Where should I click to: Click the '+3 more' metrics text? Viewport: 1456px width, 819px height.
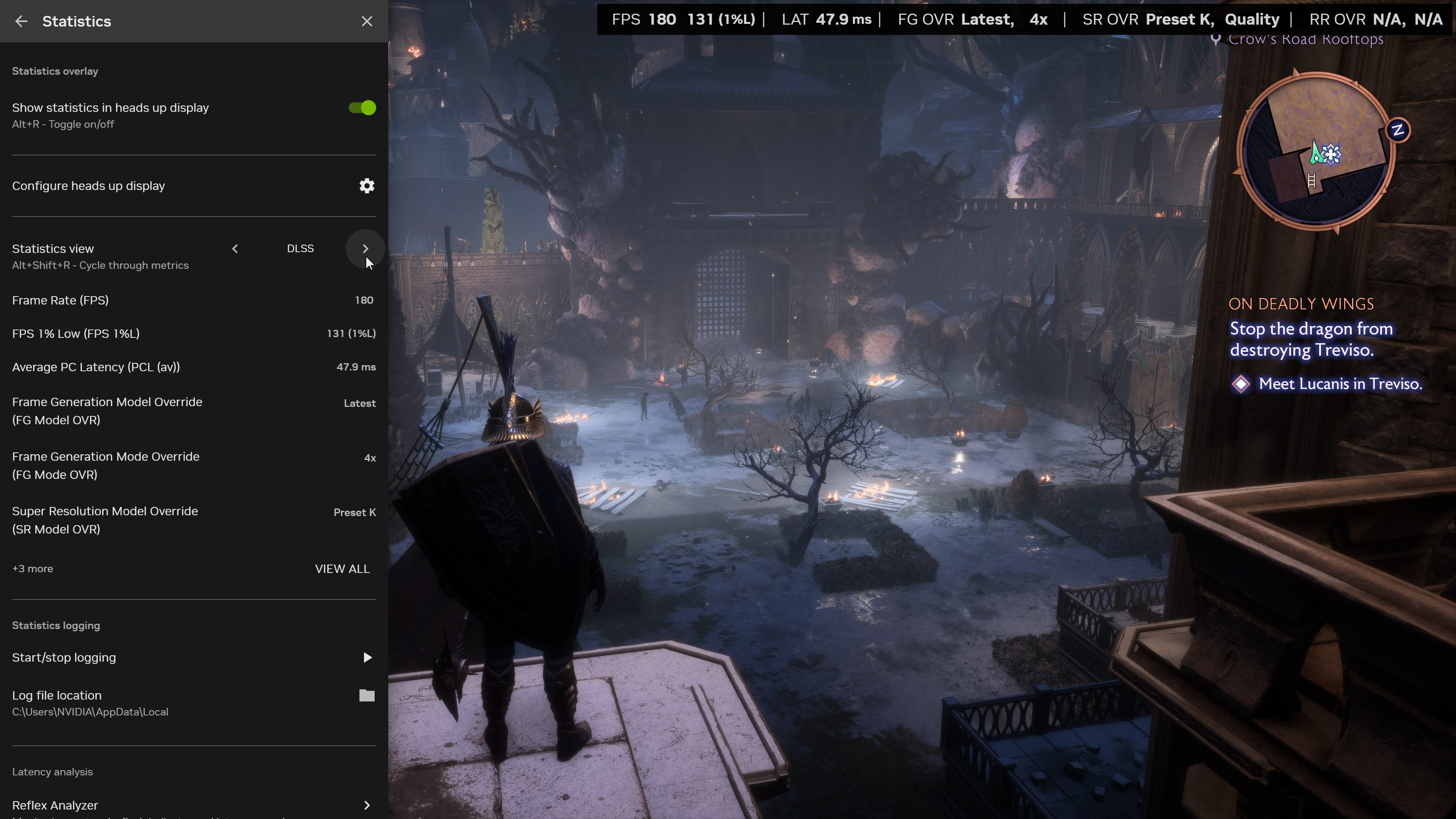[x=32, y=569]
